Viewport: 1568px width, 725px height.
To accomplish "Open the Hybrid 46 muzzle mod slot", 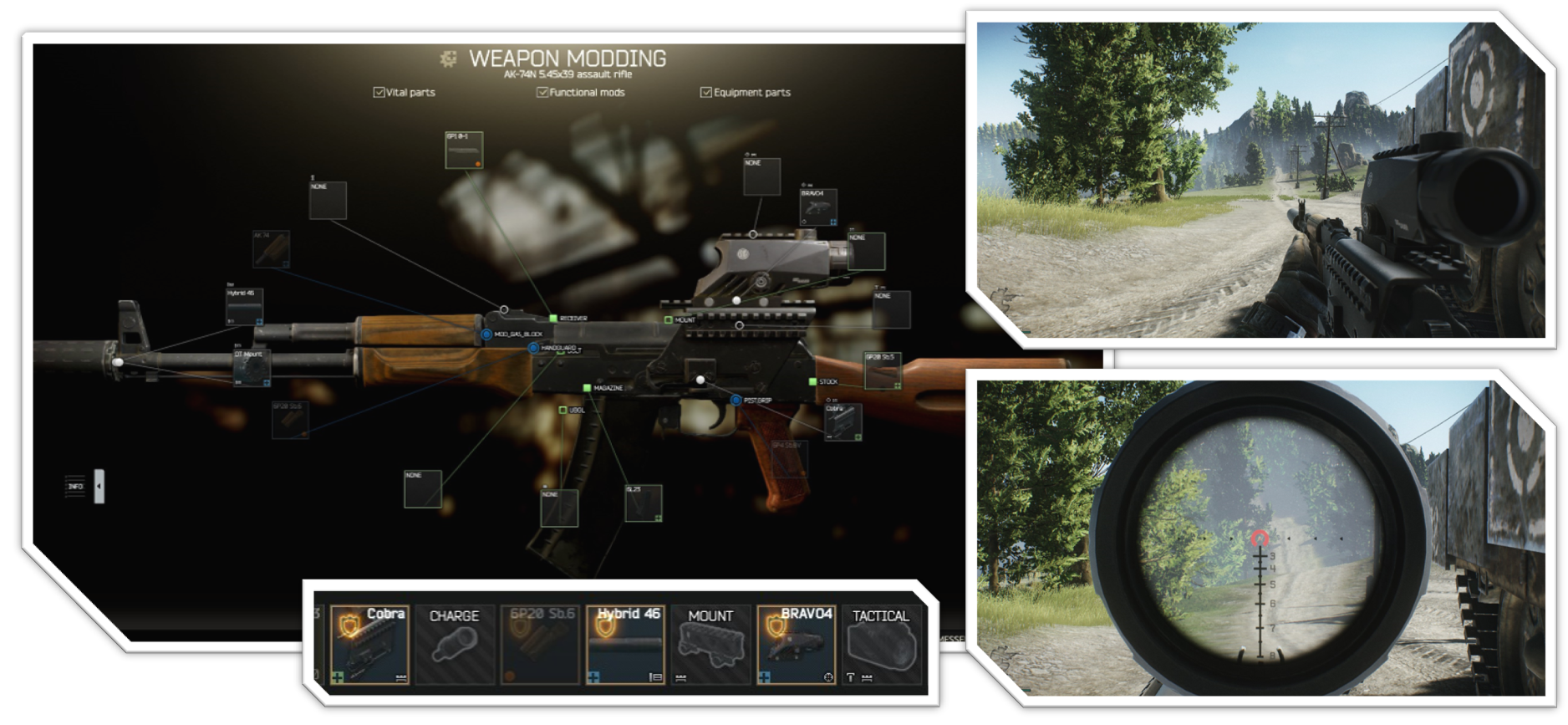I will pyautogui.click(x=244, y=307).
